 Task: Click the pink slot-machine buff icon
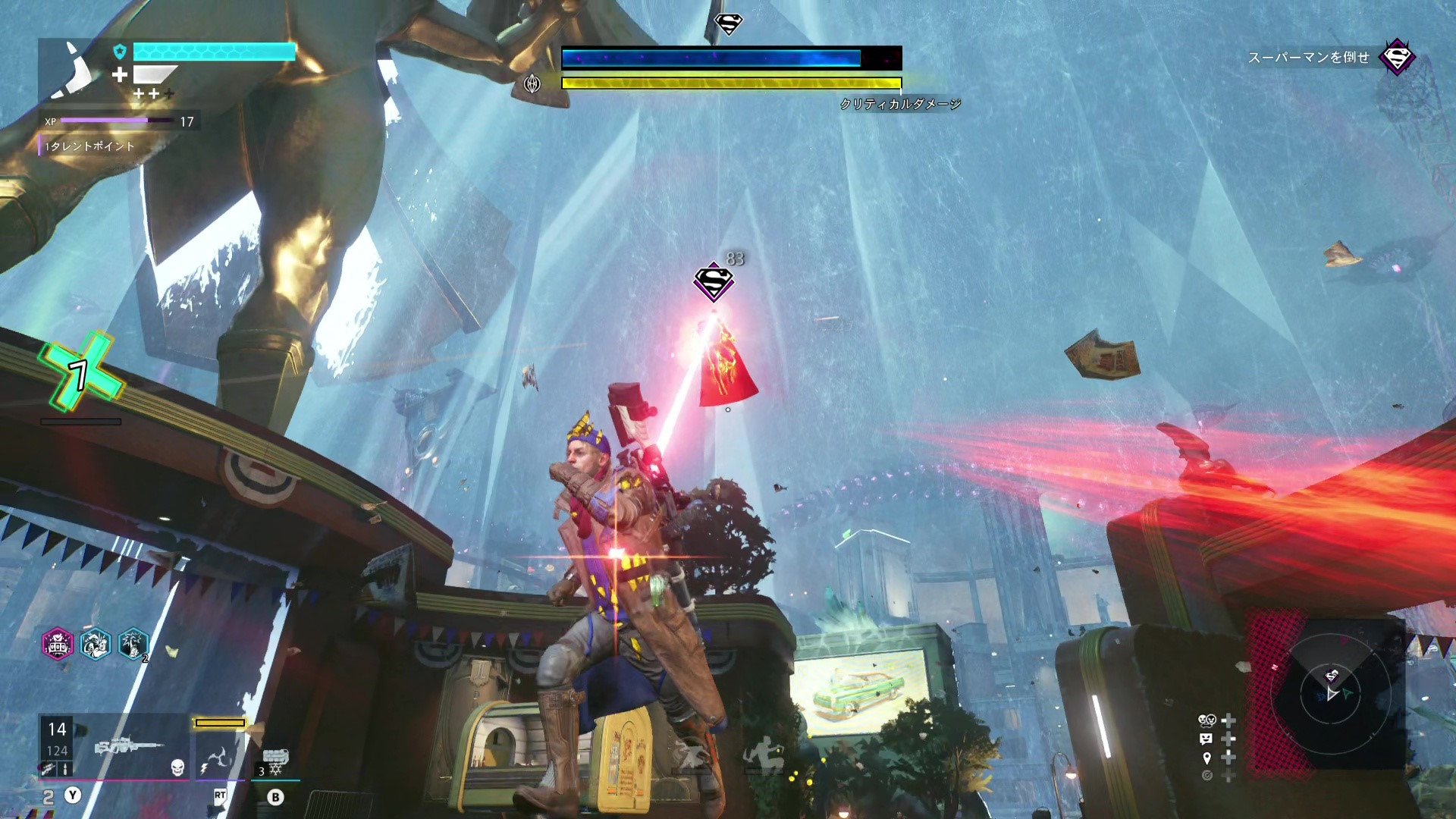click(x=58, y=645)
